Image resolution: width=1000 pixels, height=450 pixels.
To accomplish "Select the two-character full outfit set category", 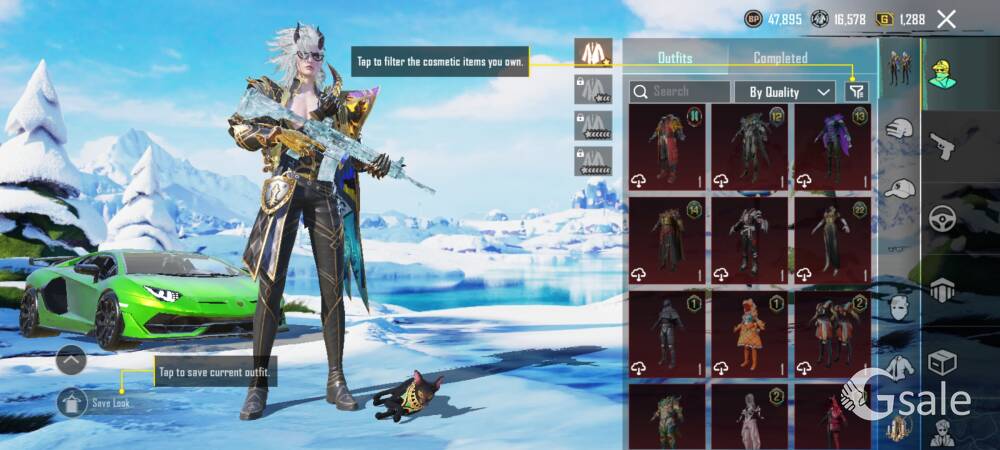I will tap(900, 67).
